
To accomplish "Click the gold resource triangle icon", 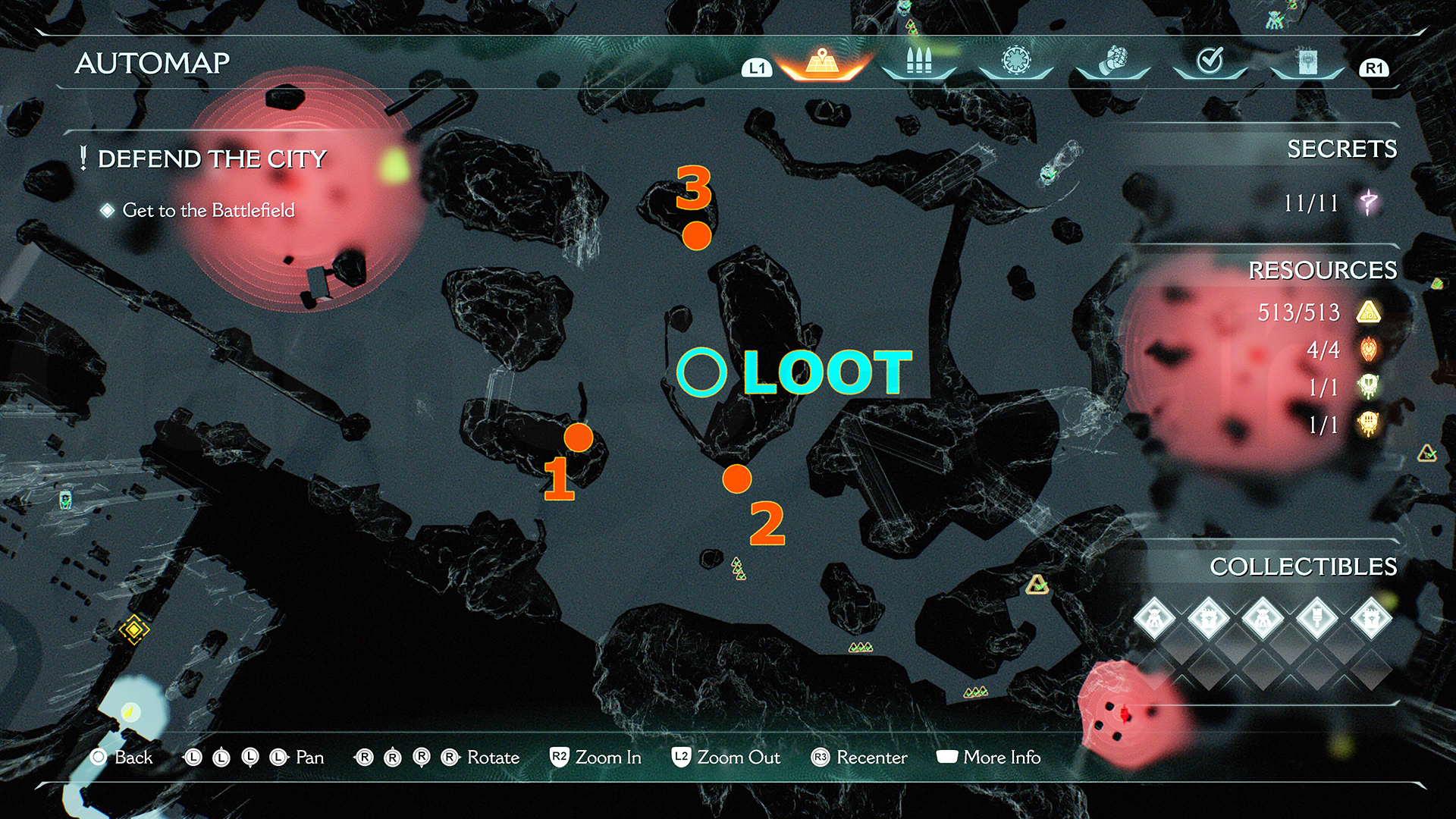I will (1369, 312).
